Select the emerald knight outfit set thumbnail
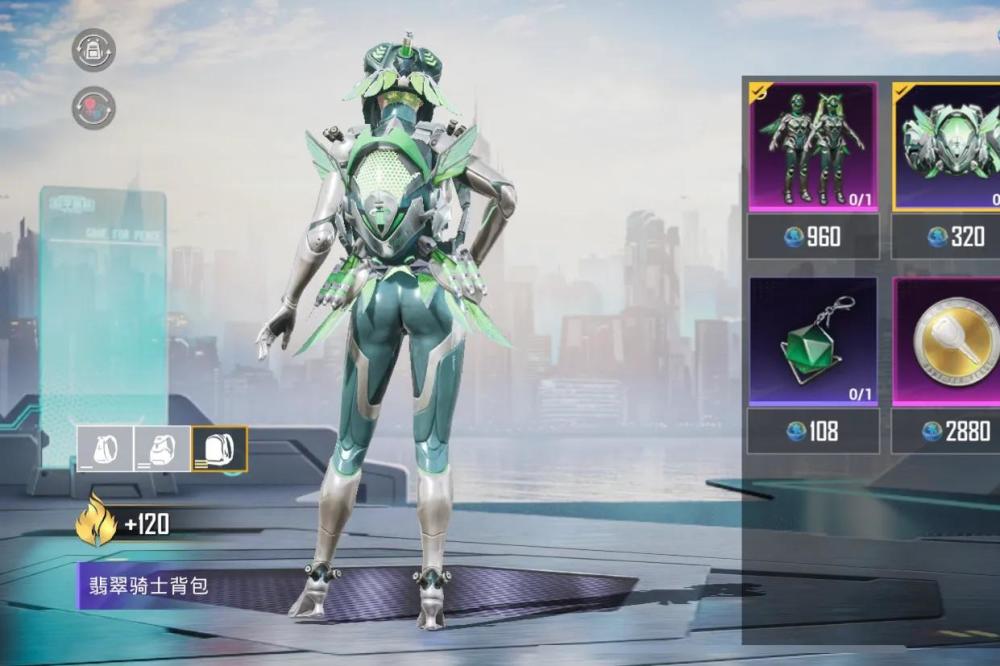The image size is (1000, 666). point(813,147)
